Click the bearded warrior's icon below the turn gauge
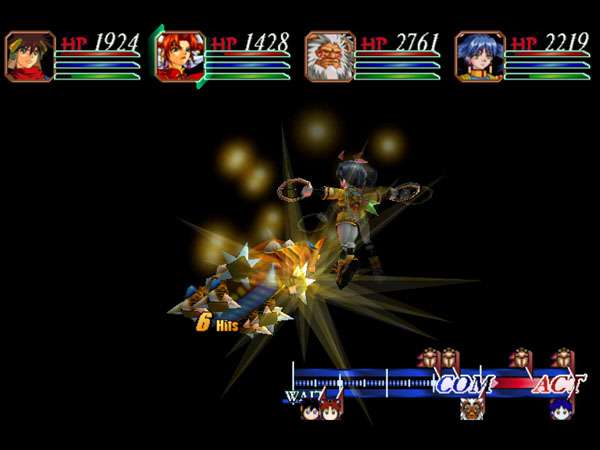 tap(470, 408)
